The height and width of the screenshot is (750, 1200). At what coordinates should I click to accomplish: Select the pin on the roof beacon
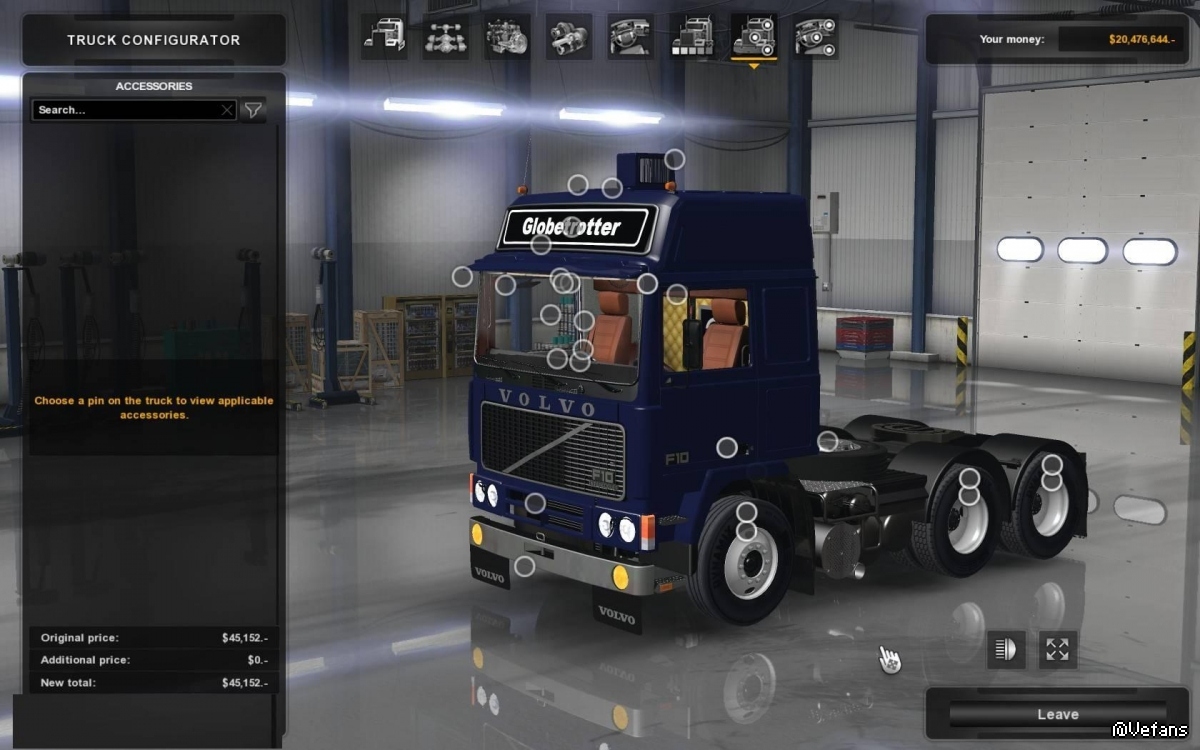point(675,159)
